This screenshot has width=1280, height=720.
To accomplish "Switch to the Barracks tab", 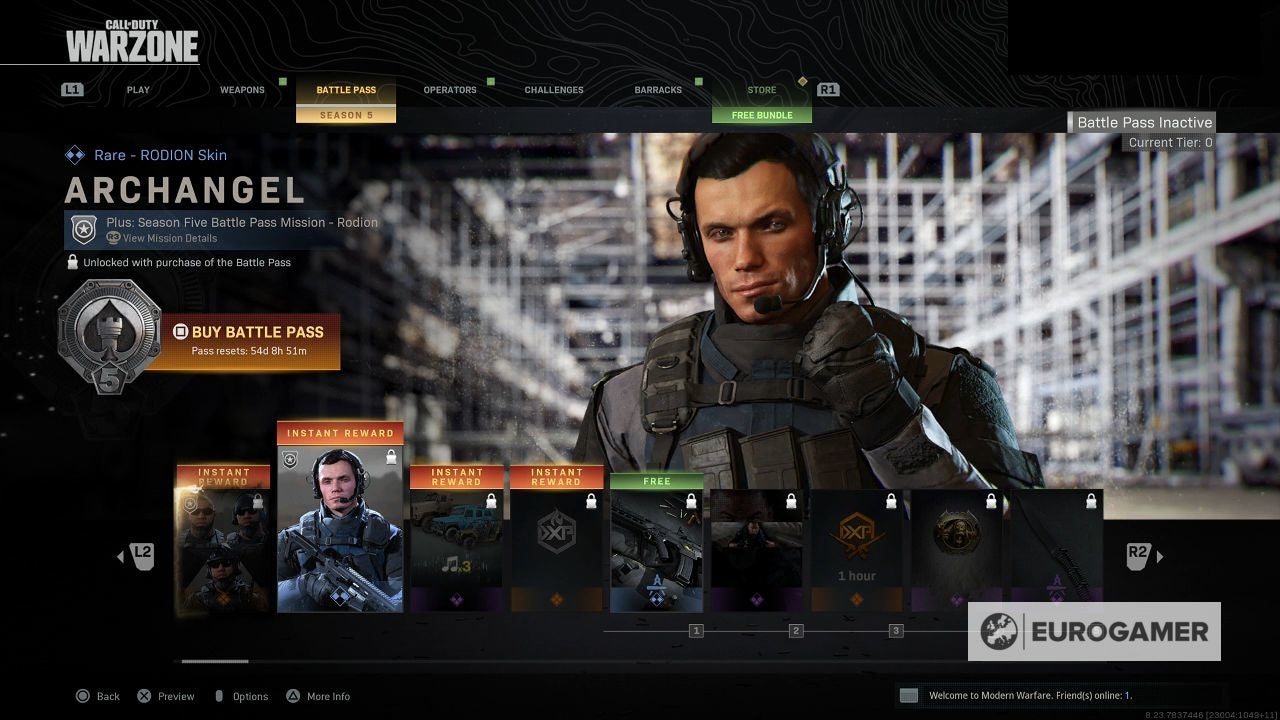I will click(658, 90).
